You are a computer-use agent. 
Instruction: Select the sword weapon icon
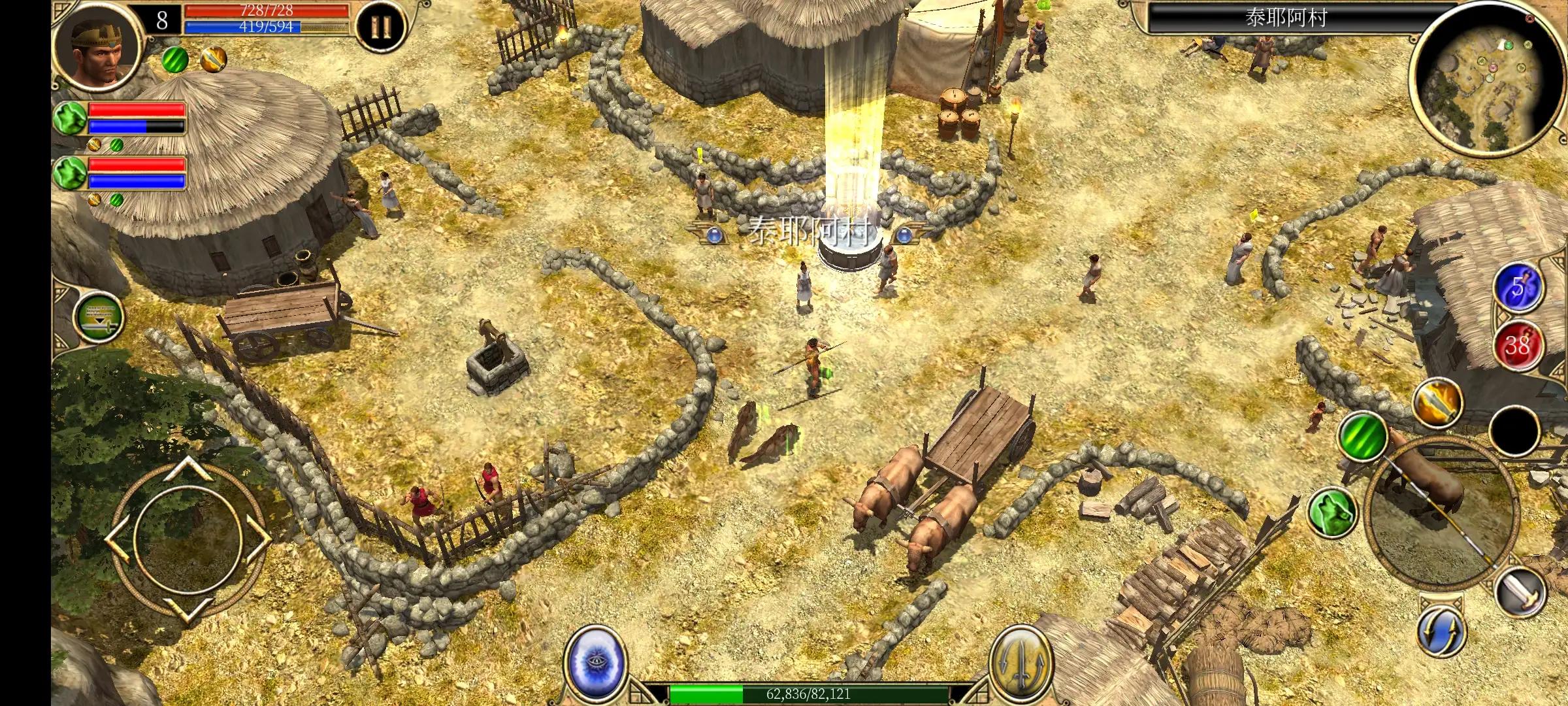[x=1520, y=593]
